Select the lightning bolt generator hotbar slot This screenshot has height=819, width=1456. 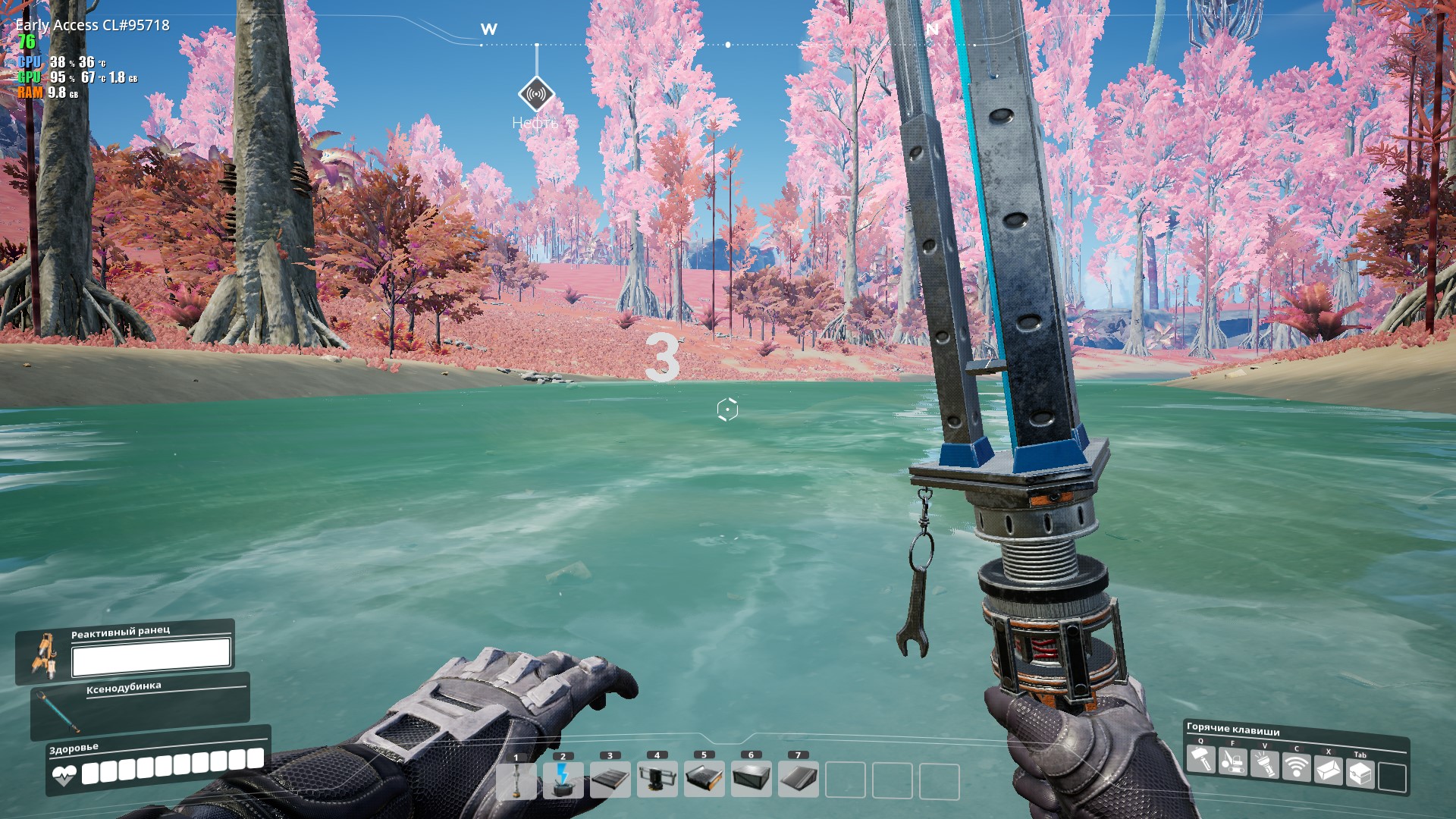(563, 780)
